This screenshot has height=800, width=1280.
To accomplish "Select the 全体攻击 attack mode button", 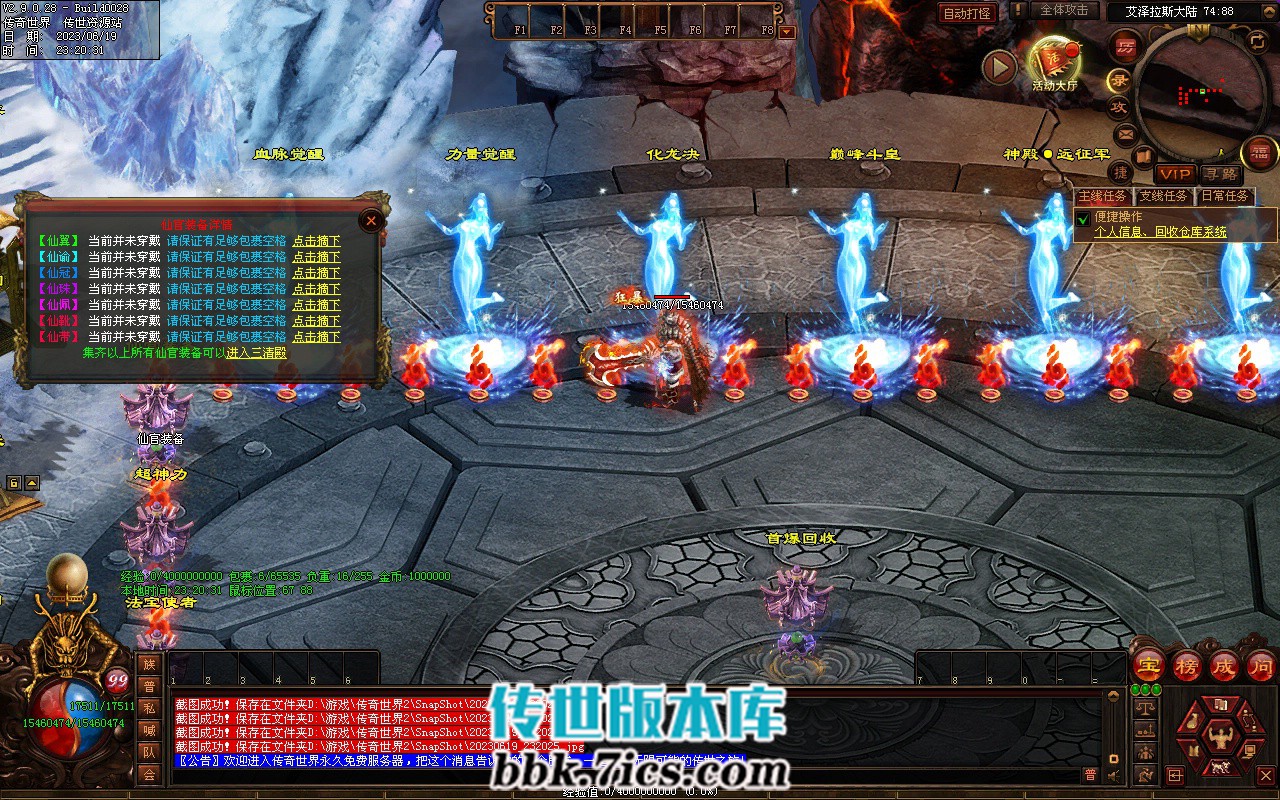I will [x=1064, y=10].
